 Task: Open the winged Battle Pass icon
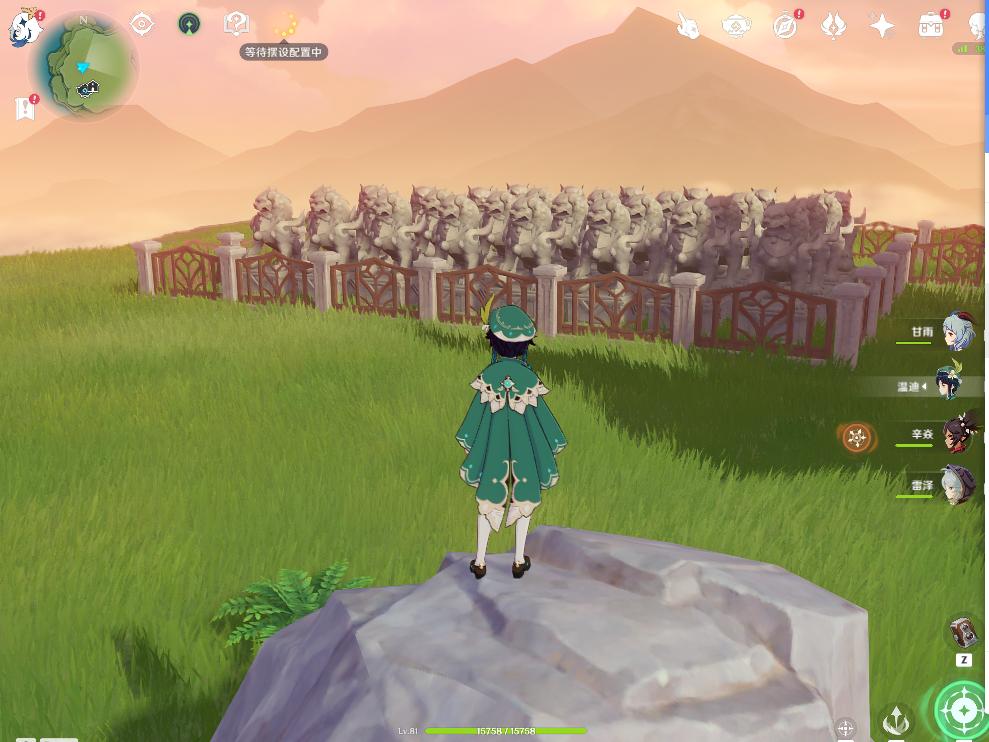(x=834, y=25)
